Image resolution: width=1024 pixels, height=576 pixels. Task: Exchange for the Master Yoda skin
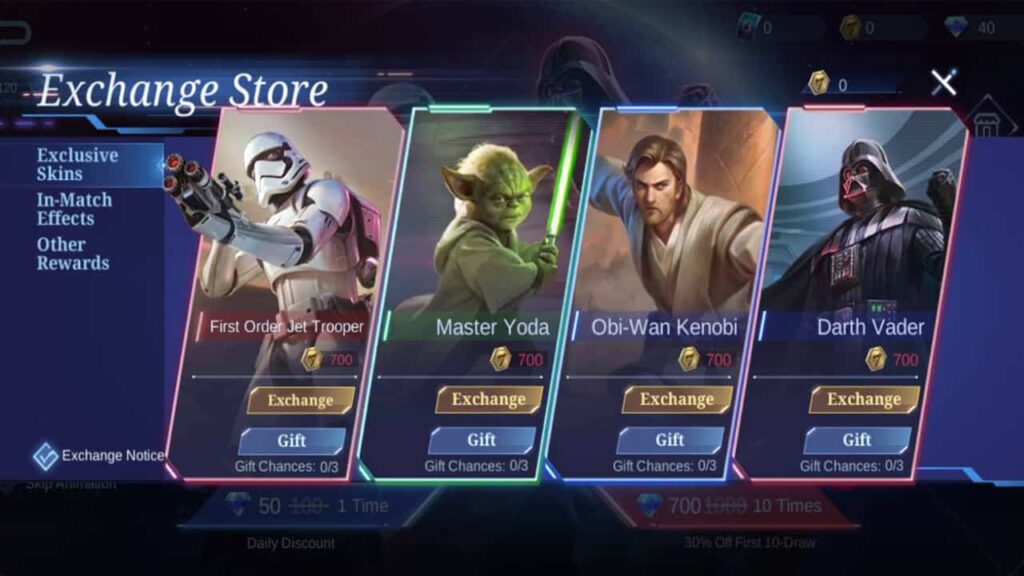point(488,399)
